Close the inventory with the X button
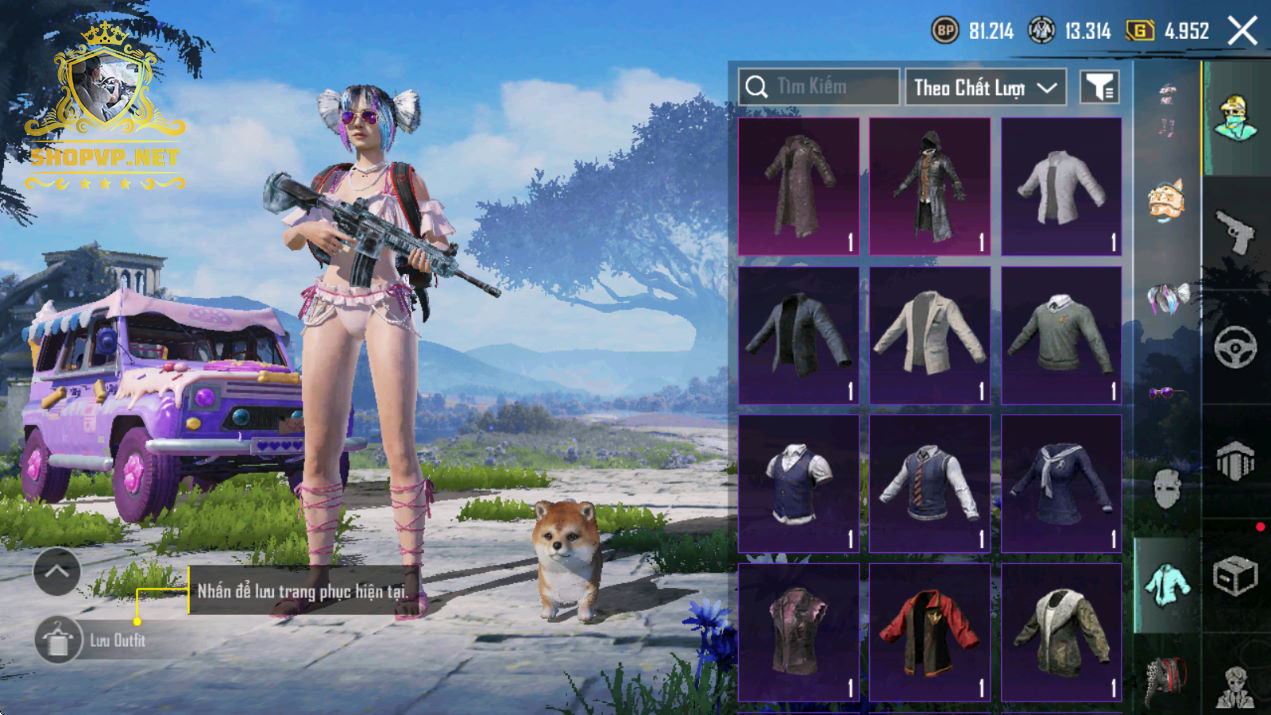The height and width of the screenshot is (715, 1271). [x=1242, y=31]
